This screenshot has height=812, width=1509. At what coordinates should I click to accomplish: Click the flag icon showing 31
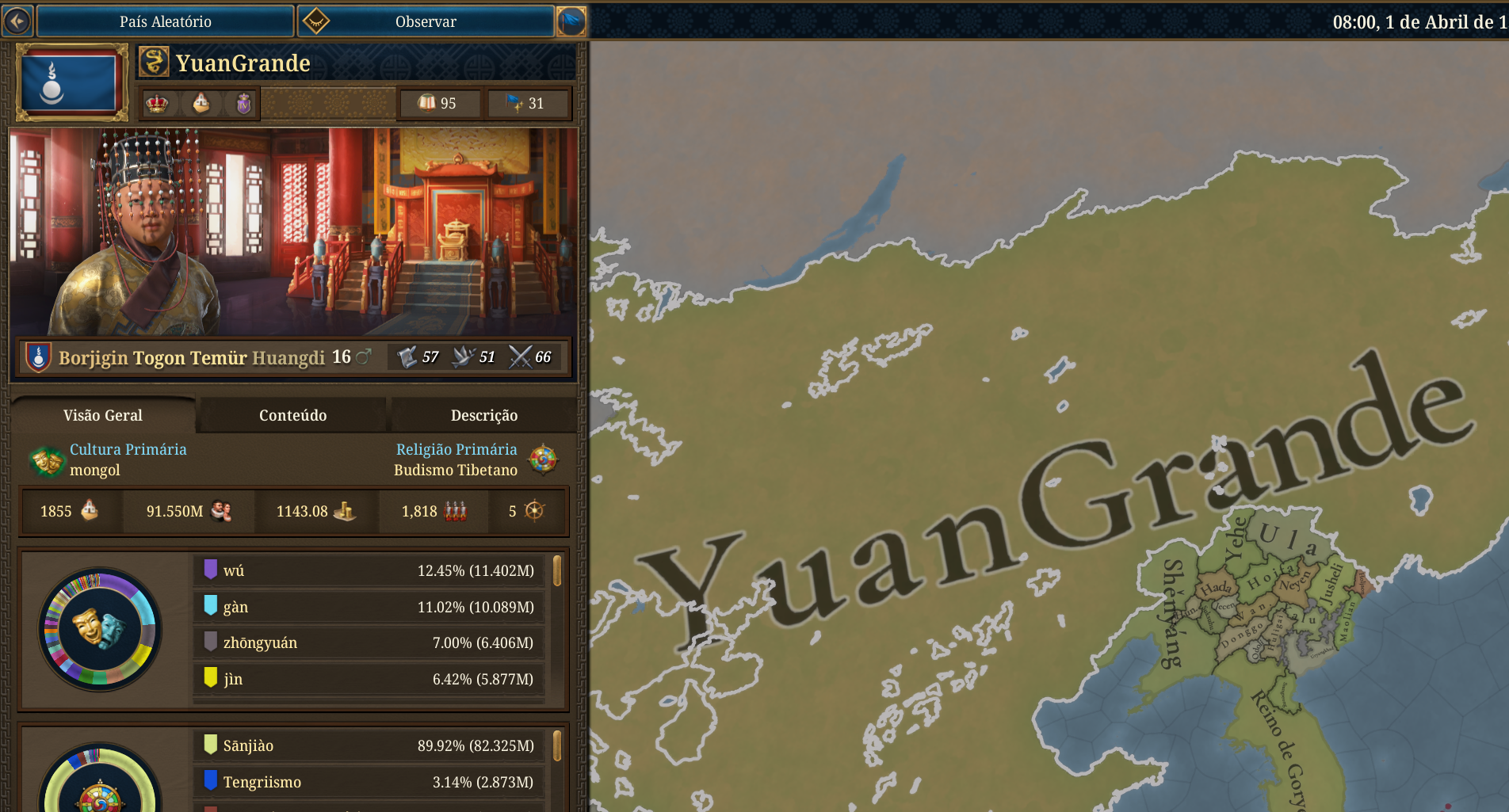pos(515,102)
